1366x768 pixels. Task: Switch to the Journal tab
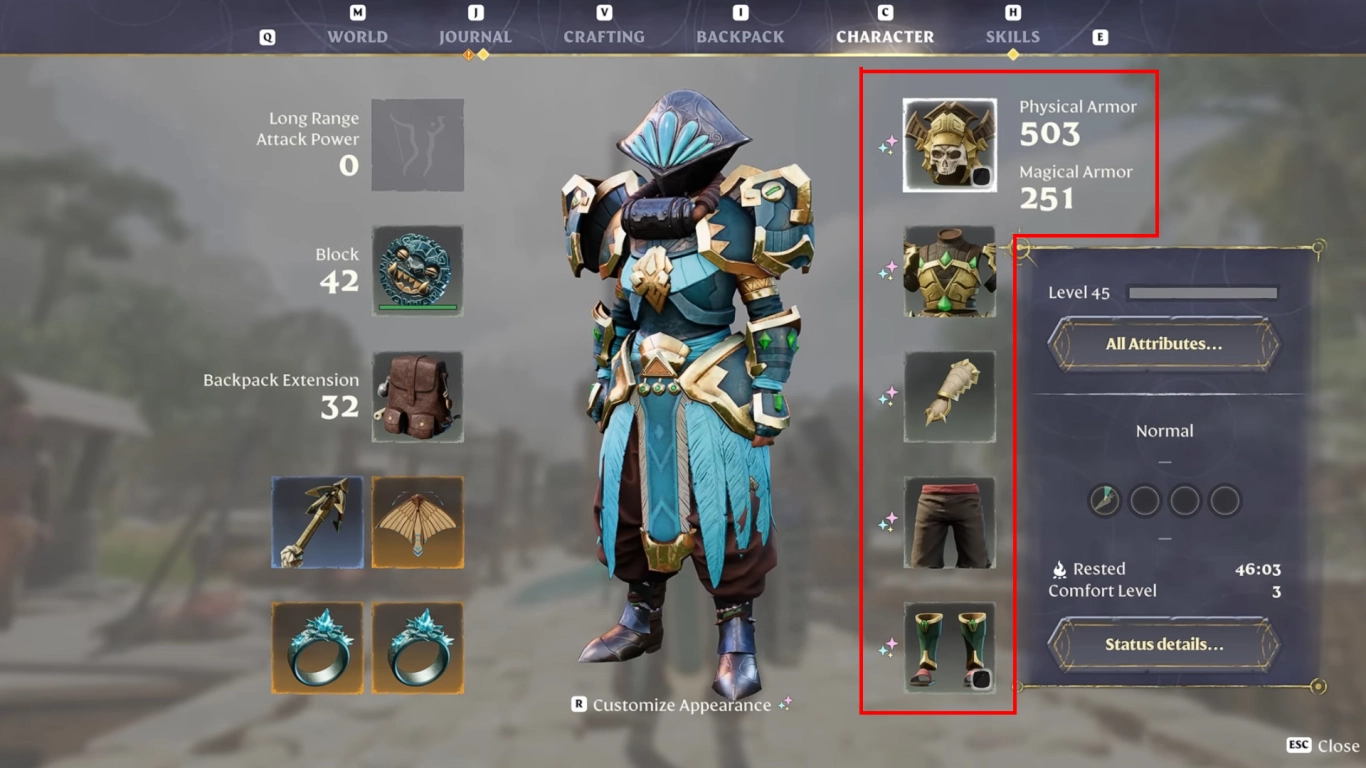(x=475, y=36)
